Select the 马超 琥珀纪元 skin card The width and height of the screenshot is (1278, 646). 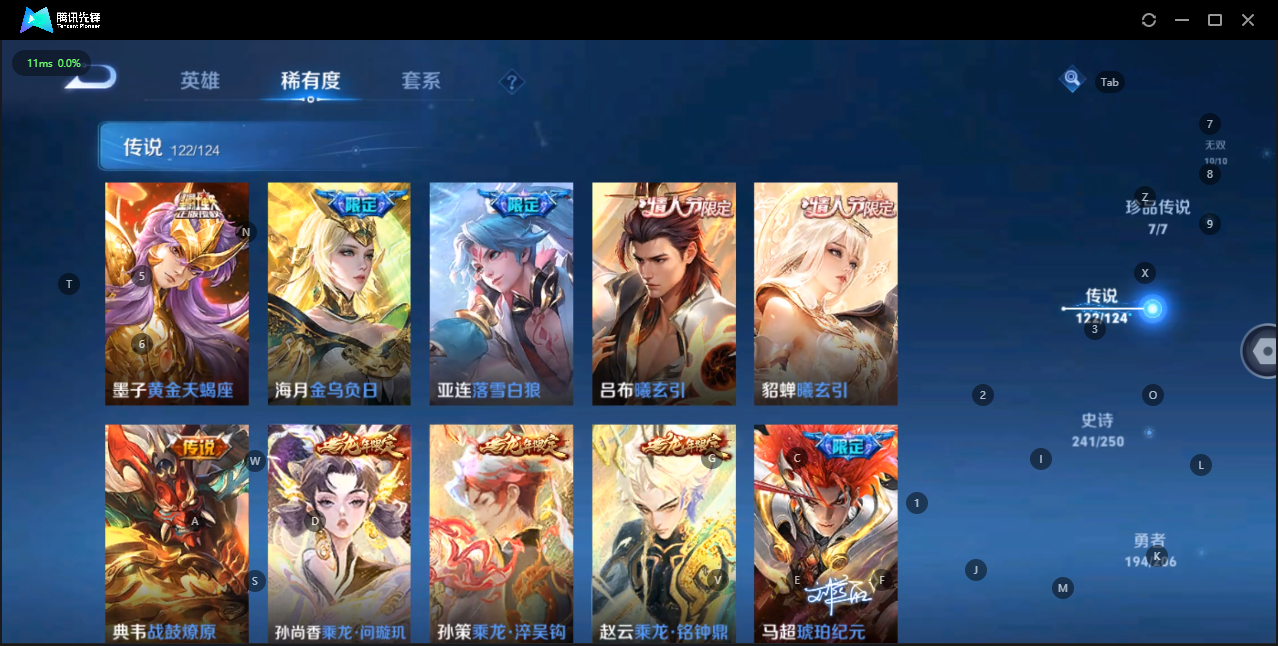tap(826, 533)
